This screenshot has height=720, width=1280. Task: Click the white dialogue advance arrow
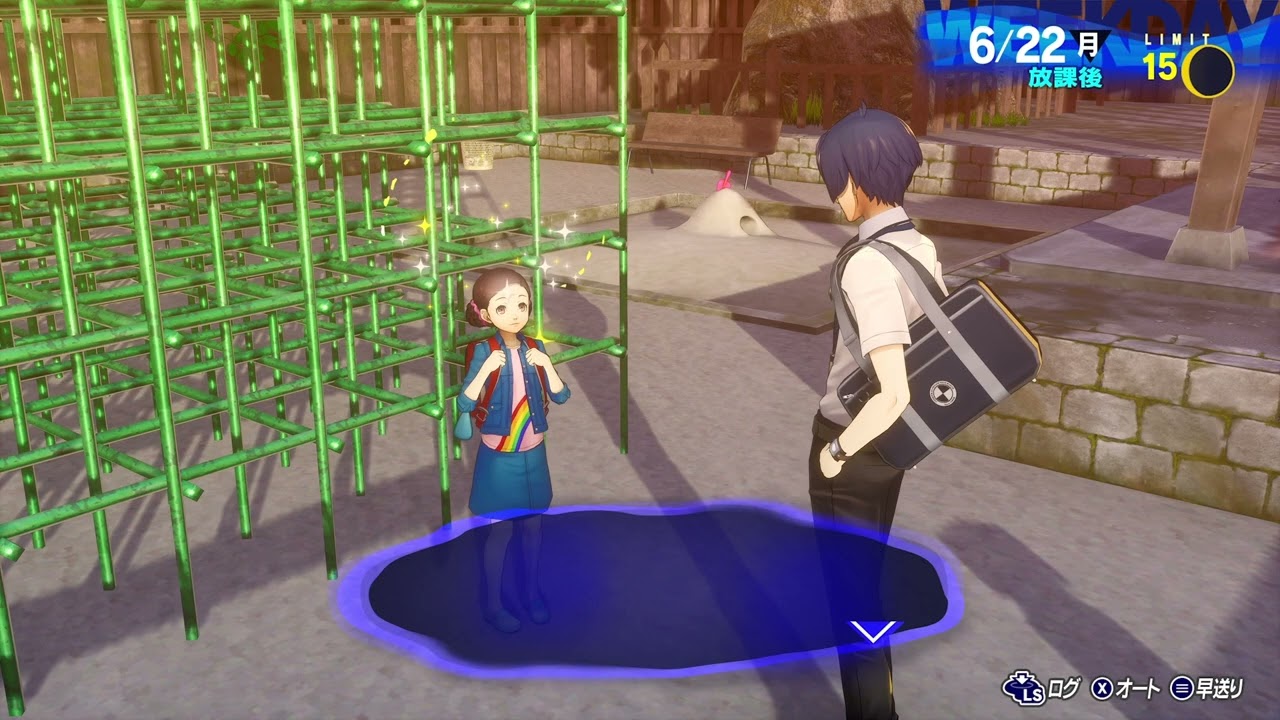872,632
